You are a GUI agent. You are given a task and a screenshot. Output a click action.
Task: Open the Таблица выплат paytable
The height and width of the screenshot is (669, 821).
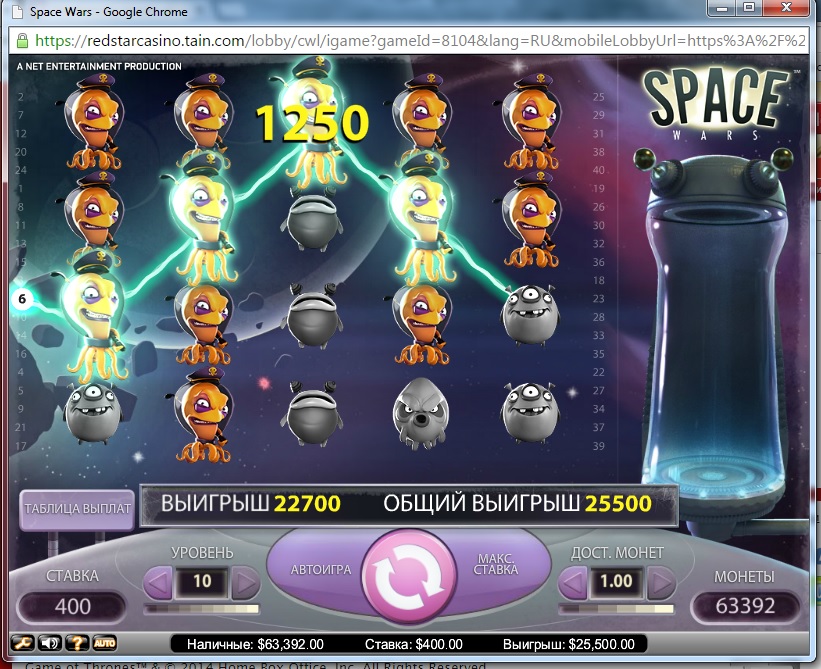tap(77, 509)
